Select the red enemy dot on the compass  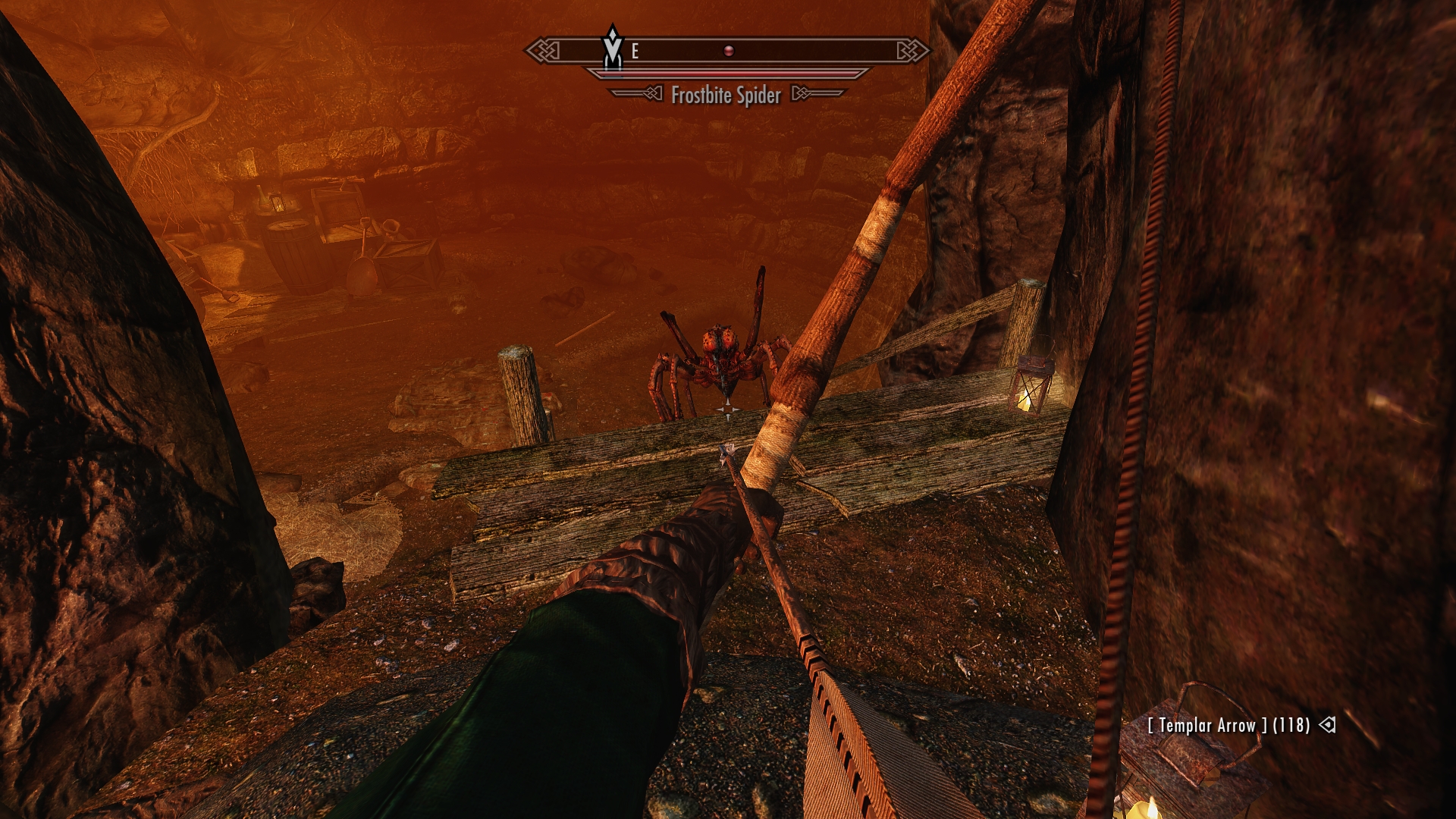(728, 51)
